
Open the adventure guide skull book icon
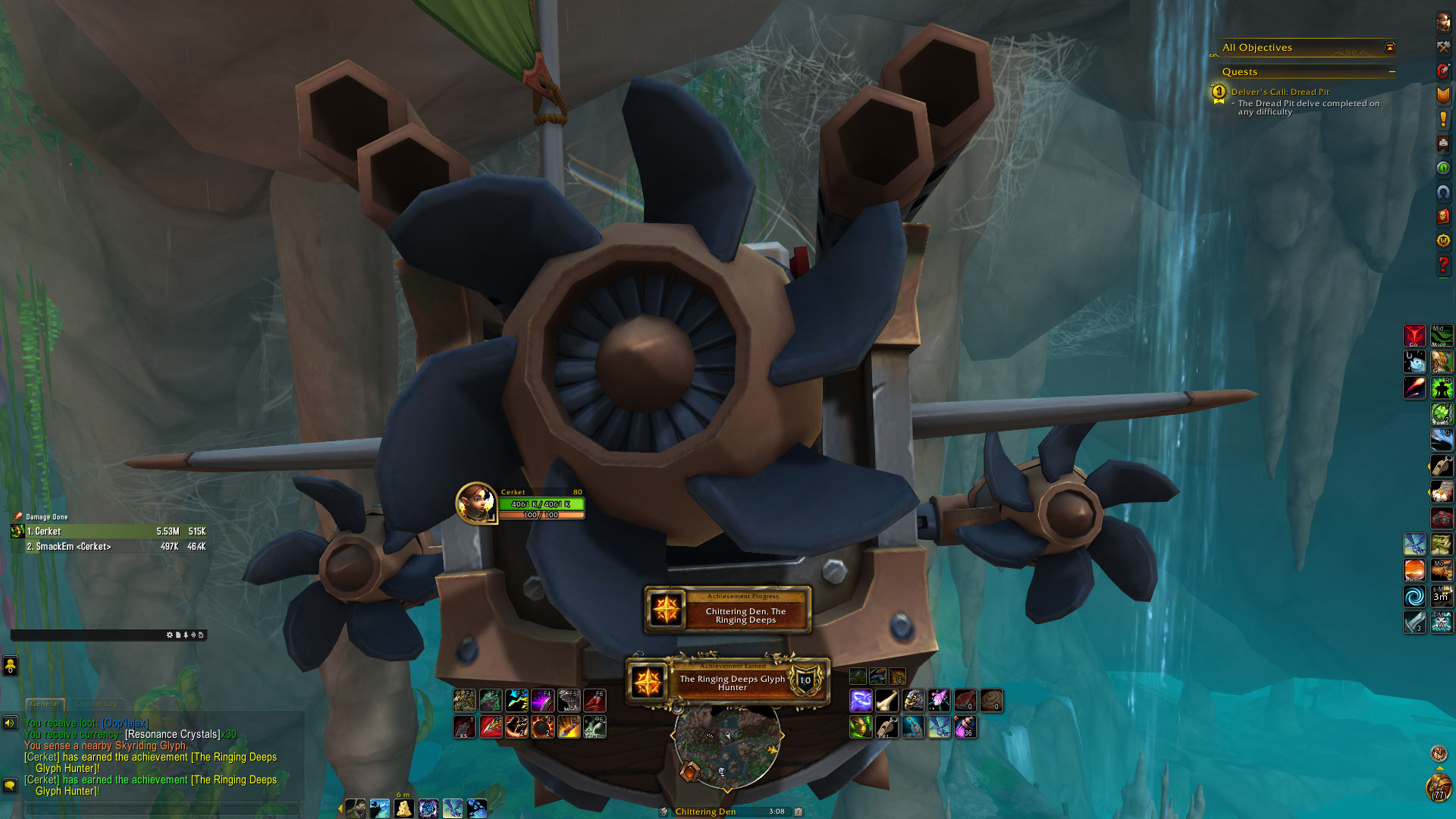[1443, 217]
